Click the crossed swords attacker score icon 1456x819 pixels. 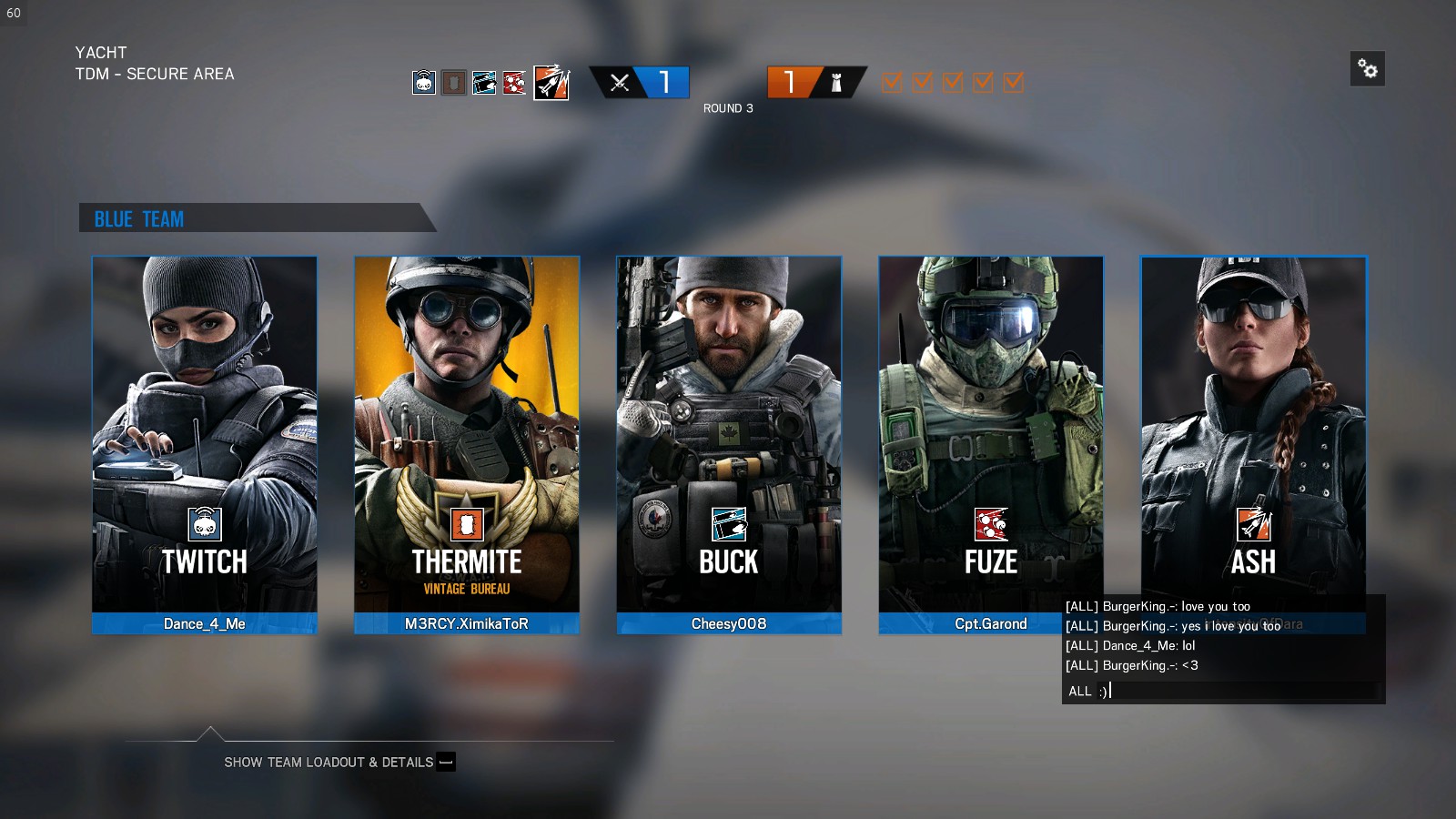(618, 82)
